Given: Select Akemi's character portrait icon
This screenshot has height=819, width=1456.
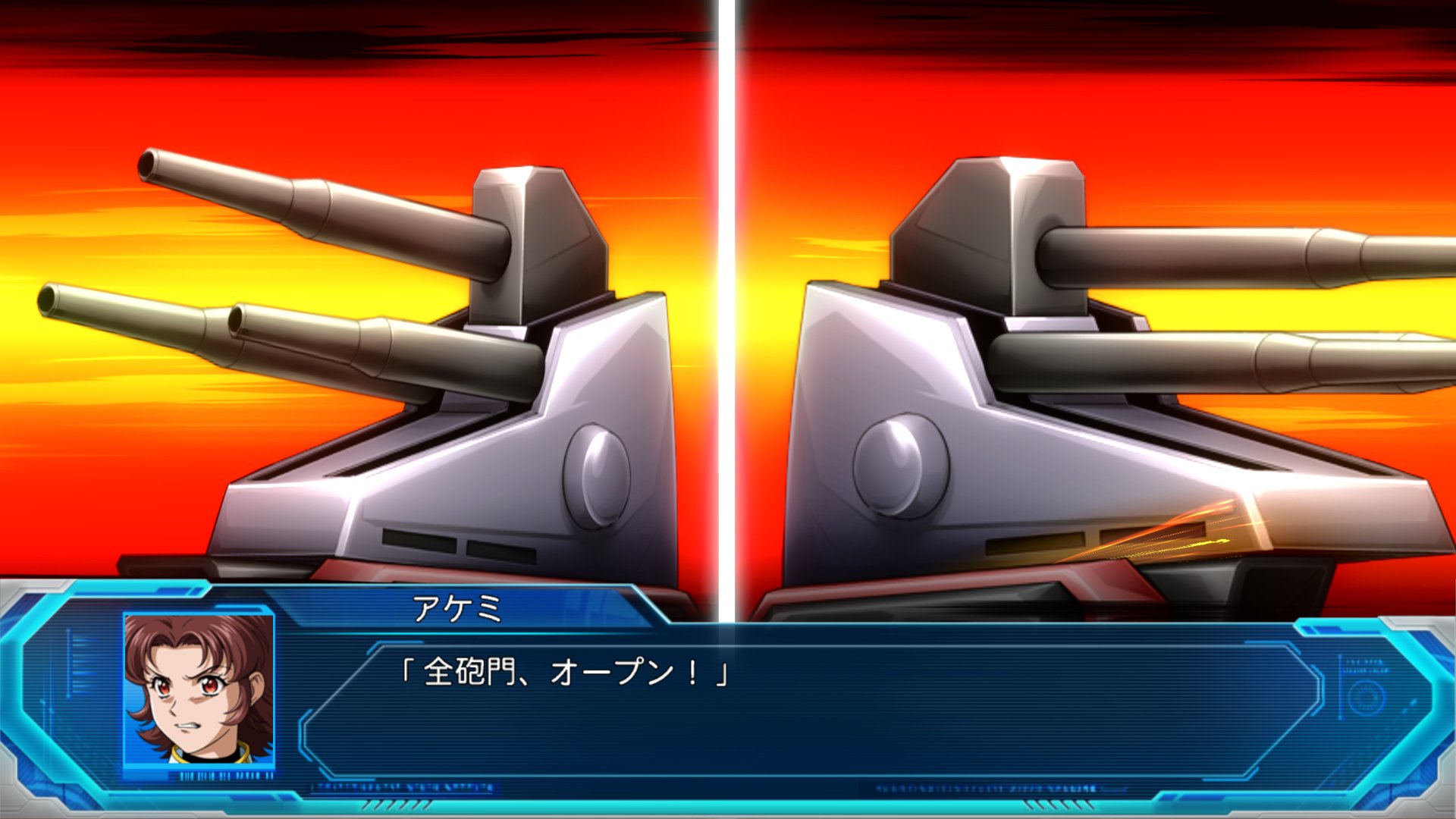Looking at the screenshot, I should point(197,690).
